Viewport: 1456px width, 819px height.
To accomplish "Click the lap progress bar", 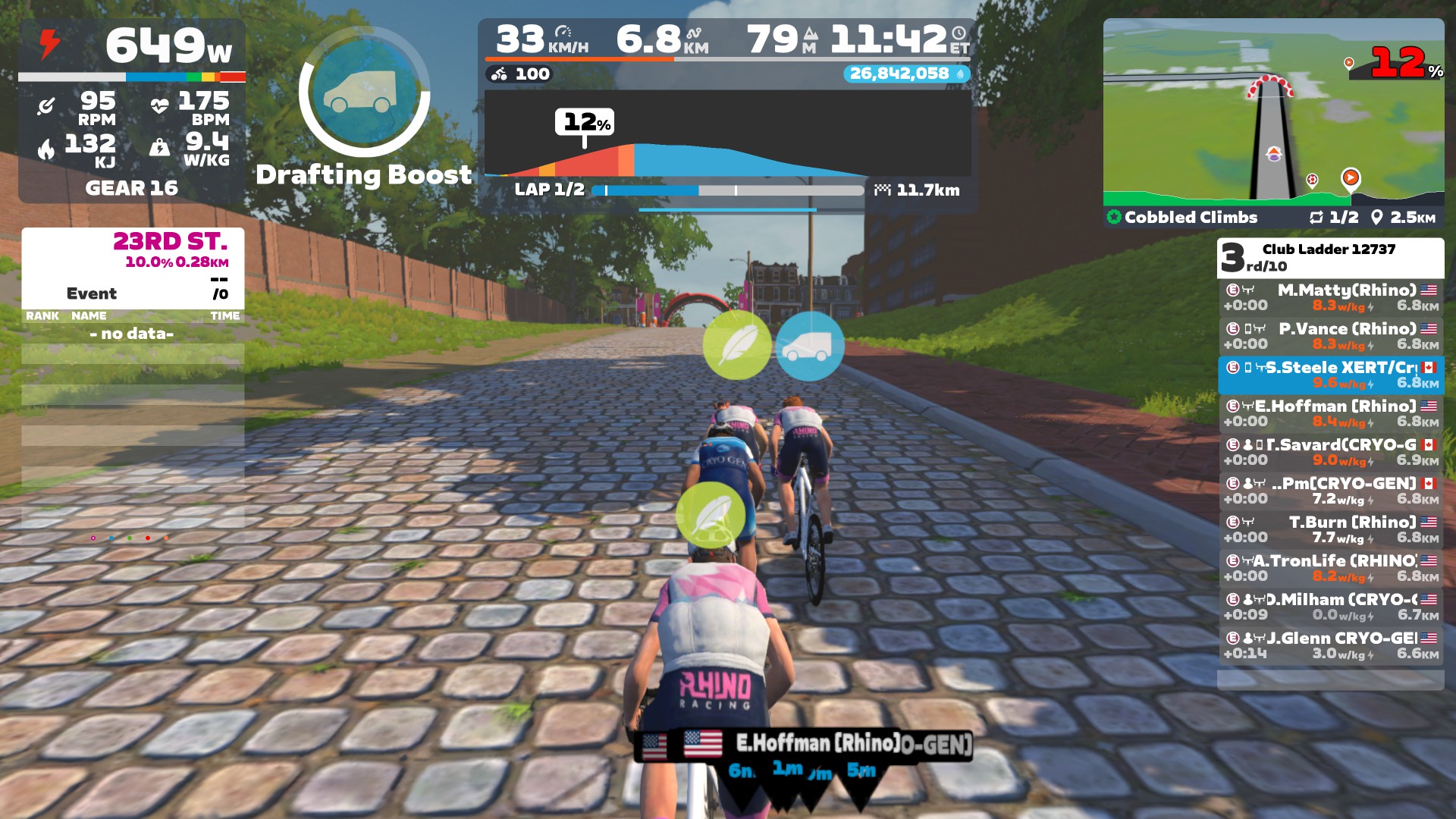I will [726, 190].
